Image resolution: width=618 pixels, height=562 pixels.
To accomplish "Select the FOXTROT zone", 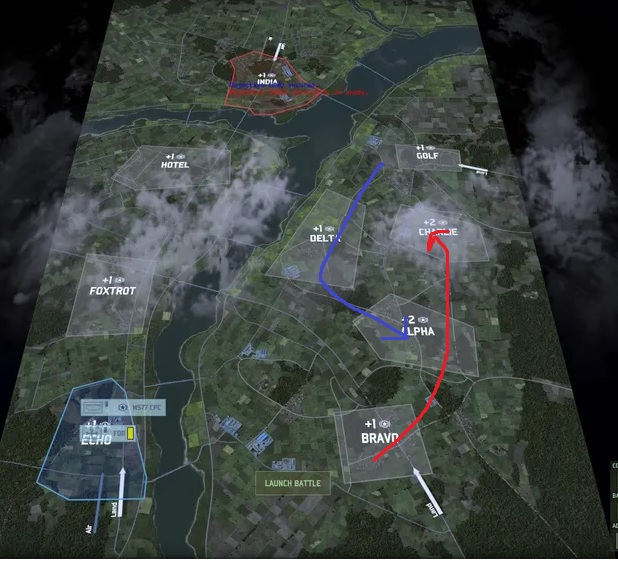I will click(x=112, y=291).
